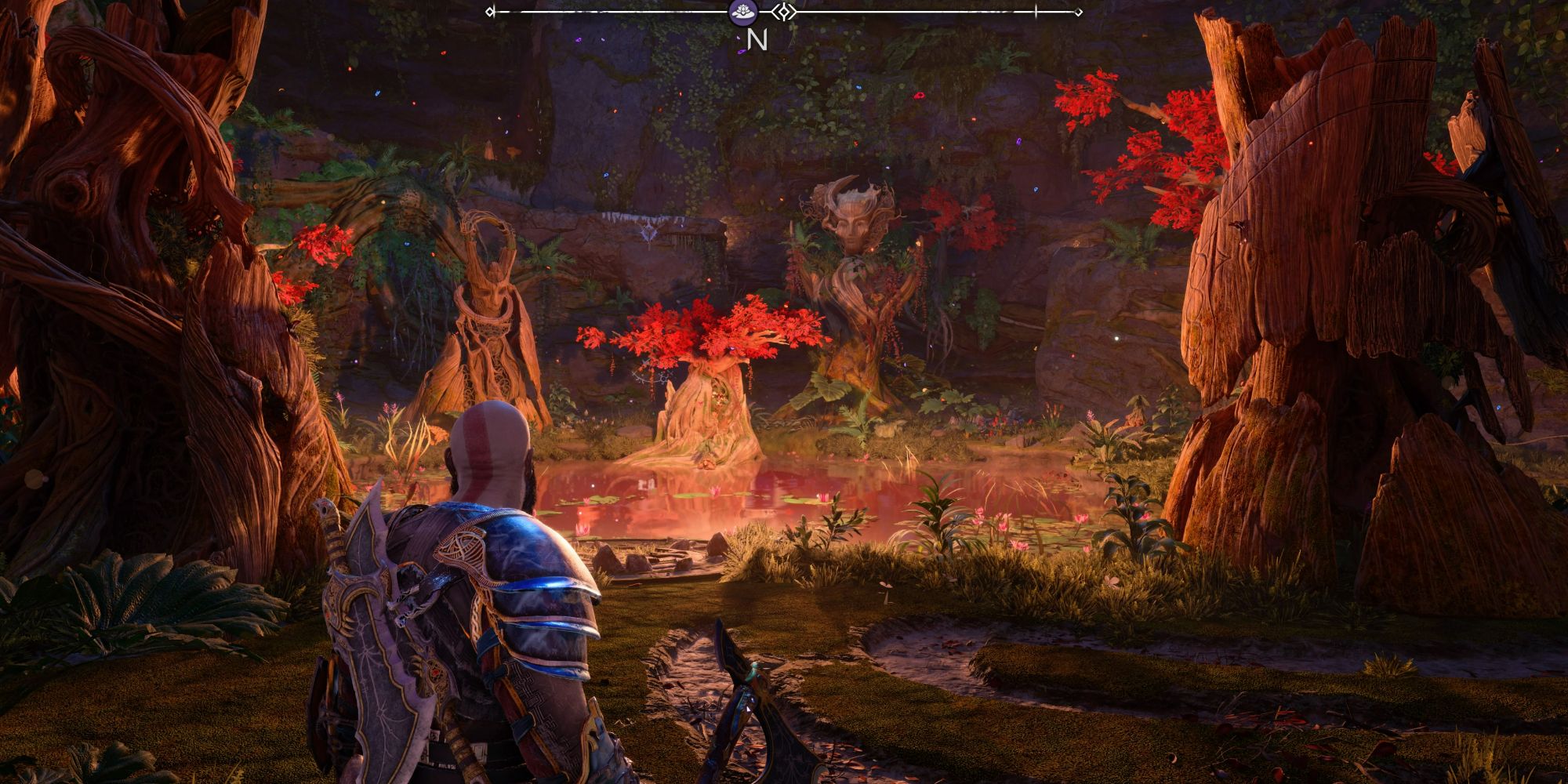Click the N cardinal direction indicator
This screenshot has width=1568, height=784.
click(755, 41)
